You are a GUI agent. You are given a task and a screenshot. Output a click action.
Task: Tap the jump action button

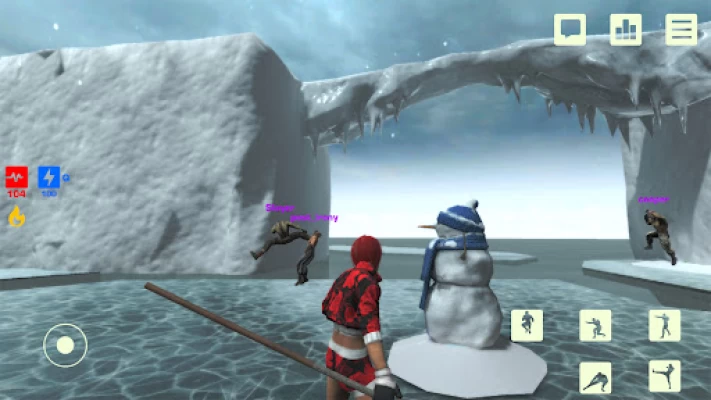pos(527,325)
